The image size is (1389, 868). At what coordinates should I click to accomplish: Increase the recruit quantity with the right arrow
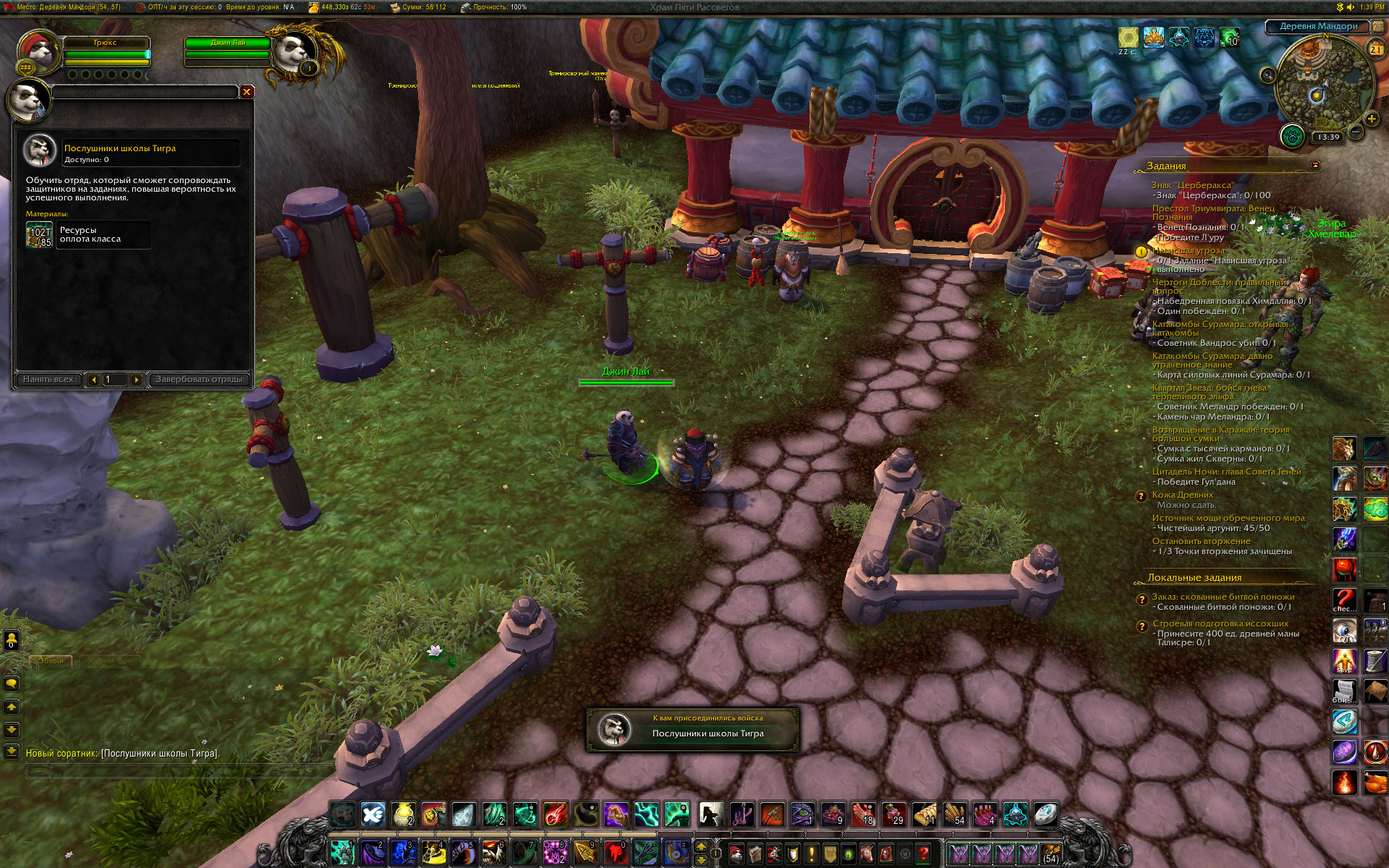pyautogui.click(x=136, y=379)
